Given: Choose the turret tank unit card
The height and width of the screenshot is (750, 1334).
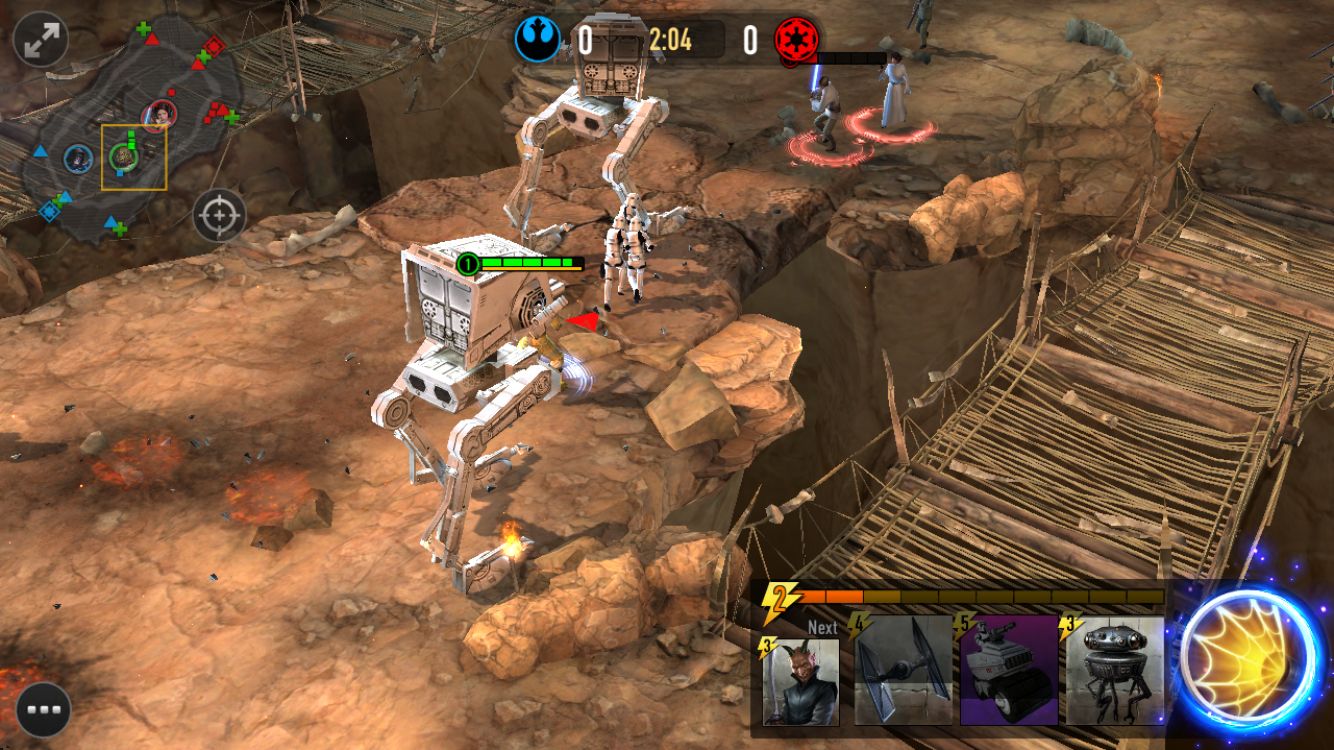Looking at the screenshot, I should pos(1009,670).
